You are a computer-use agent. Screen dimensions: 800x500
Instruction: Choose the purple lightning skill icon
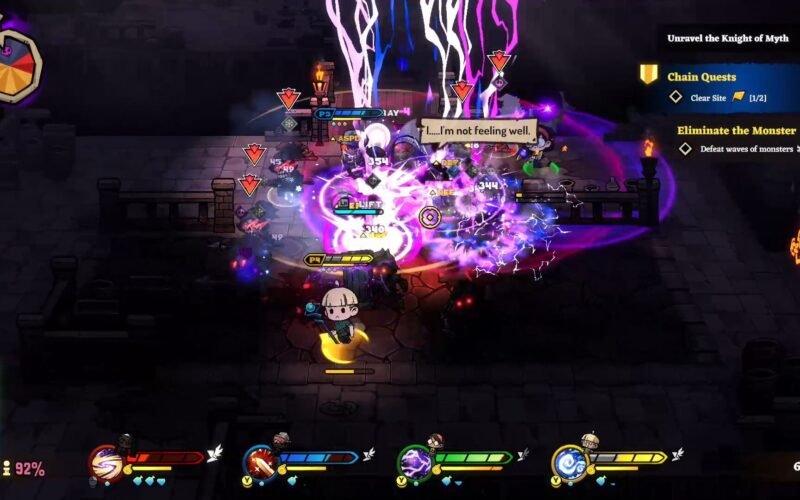click(x=415, y=463)
